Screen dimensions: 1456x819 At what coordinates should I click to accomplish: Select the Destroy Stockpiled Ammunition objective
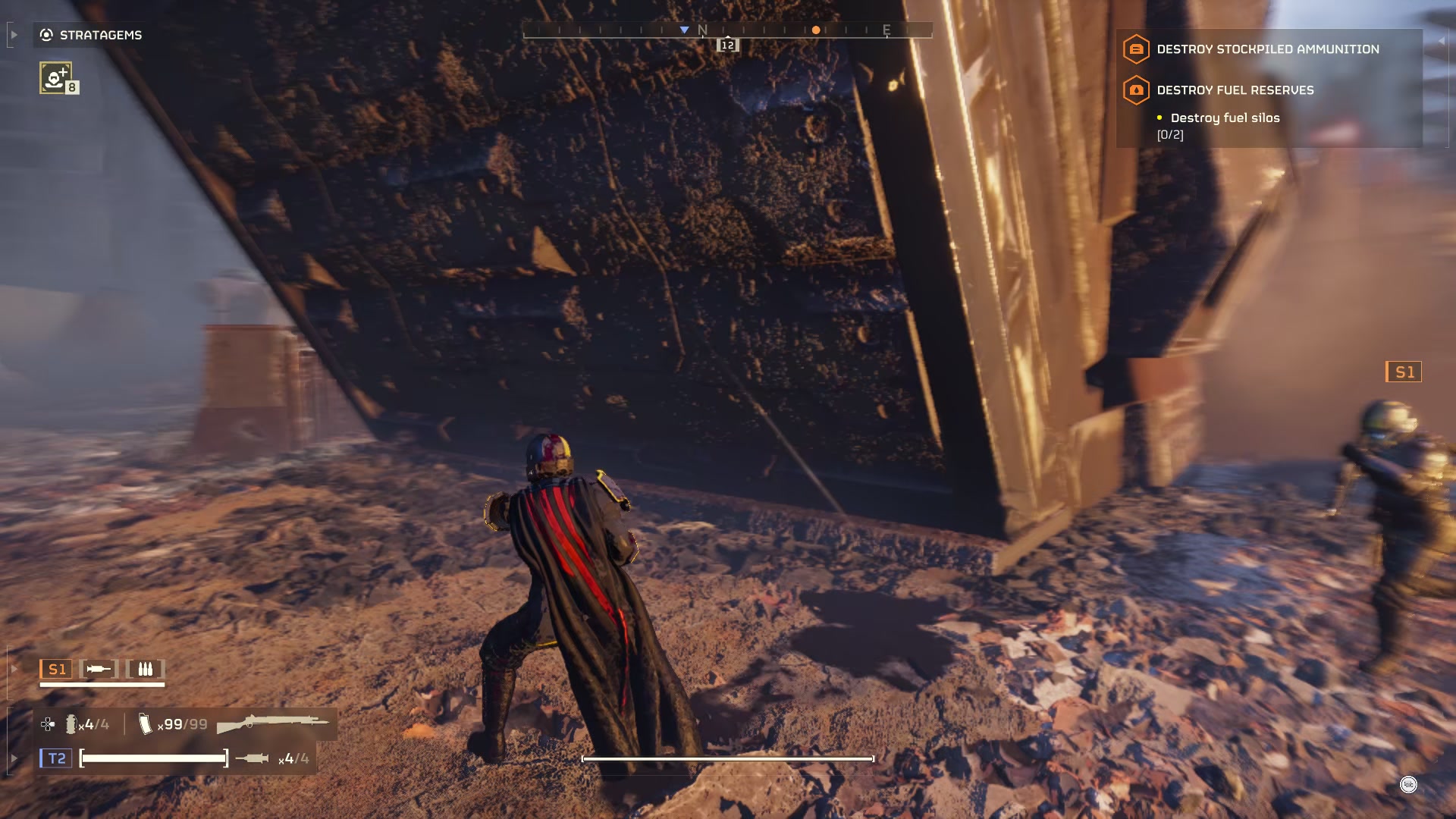click(x=1267, y=49)
